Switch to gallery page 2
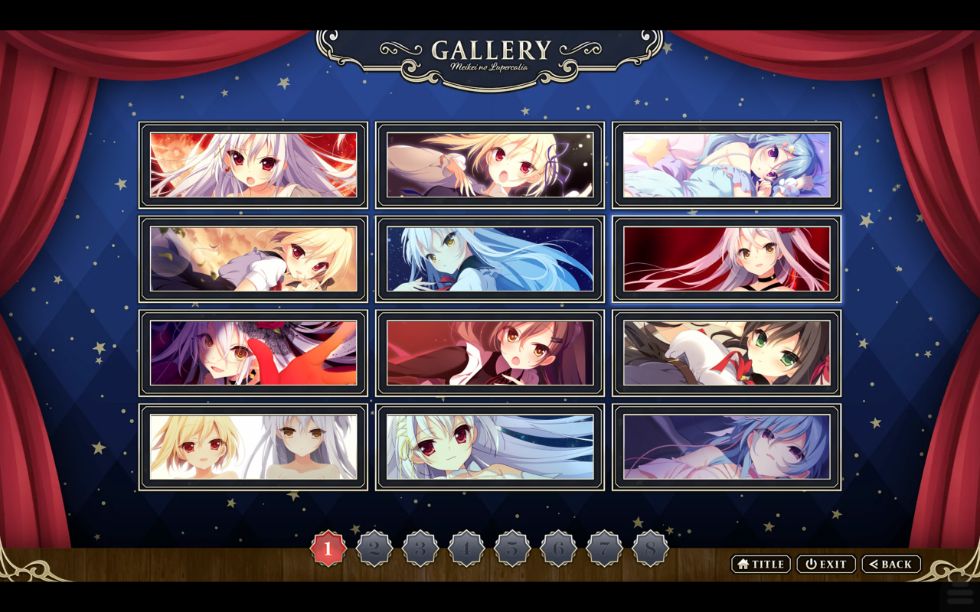The width and height of the screenshot is (980, 612). (x=374, y=548)
